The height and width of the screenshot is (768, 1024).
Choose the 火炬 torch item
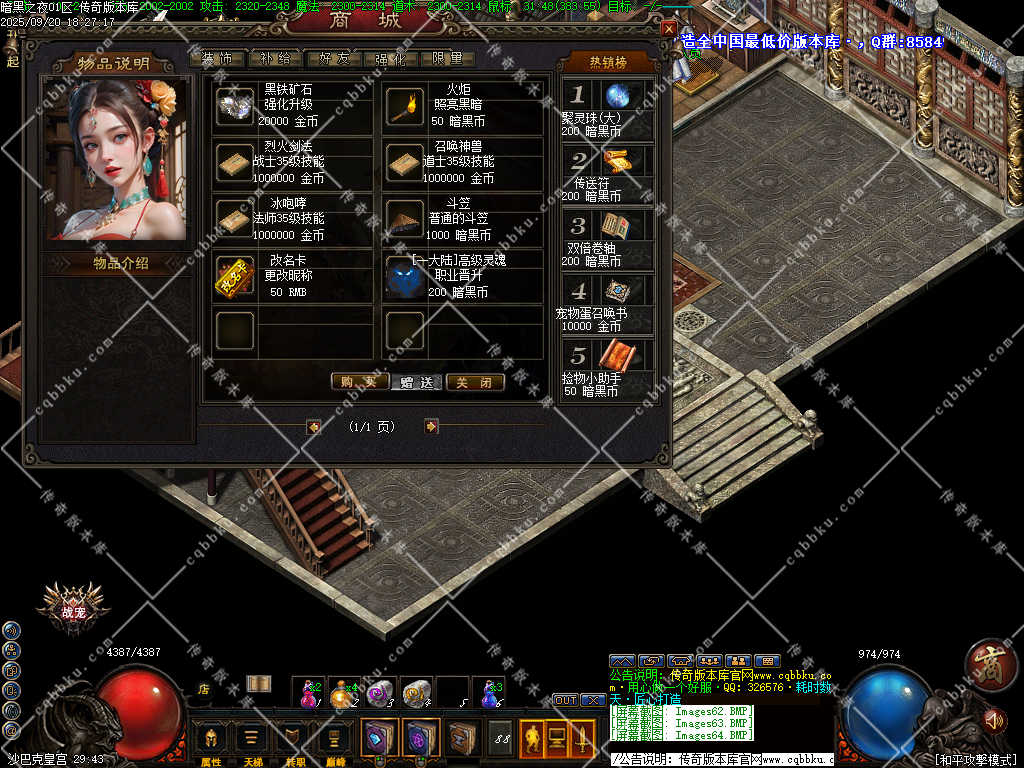(405, 106)
